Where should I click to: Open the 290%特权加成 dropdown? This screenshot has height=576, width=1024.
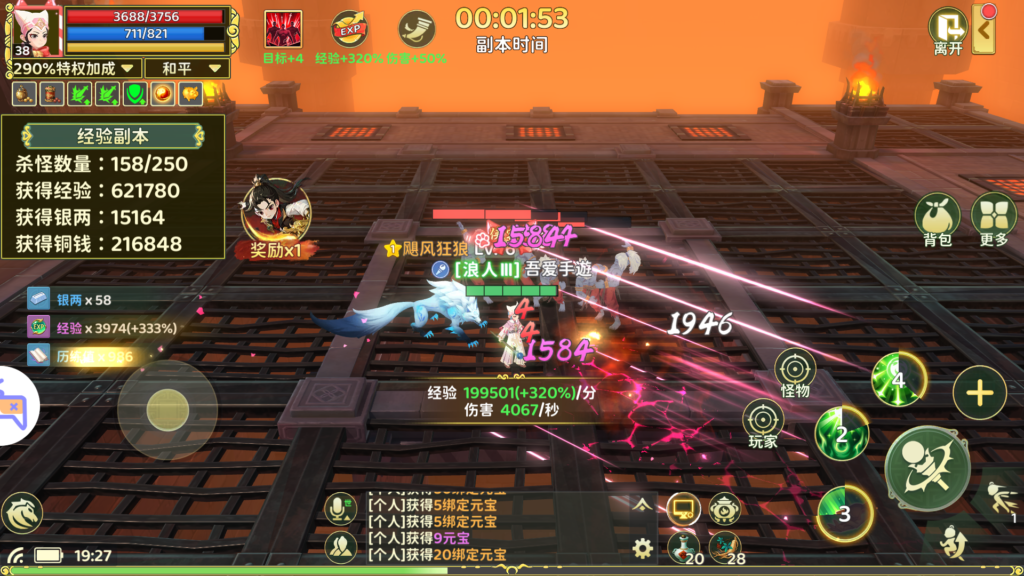[73, 68]
